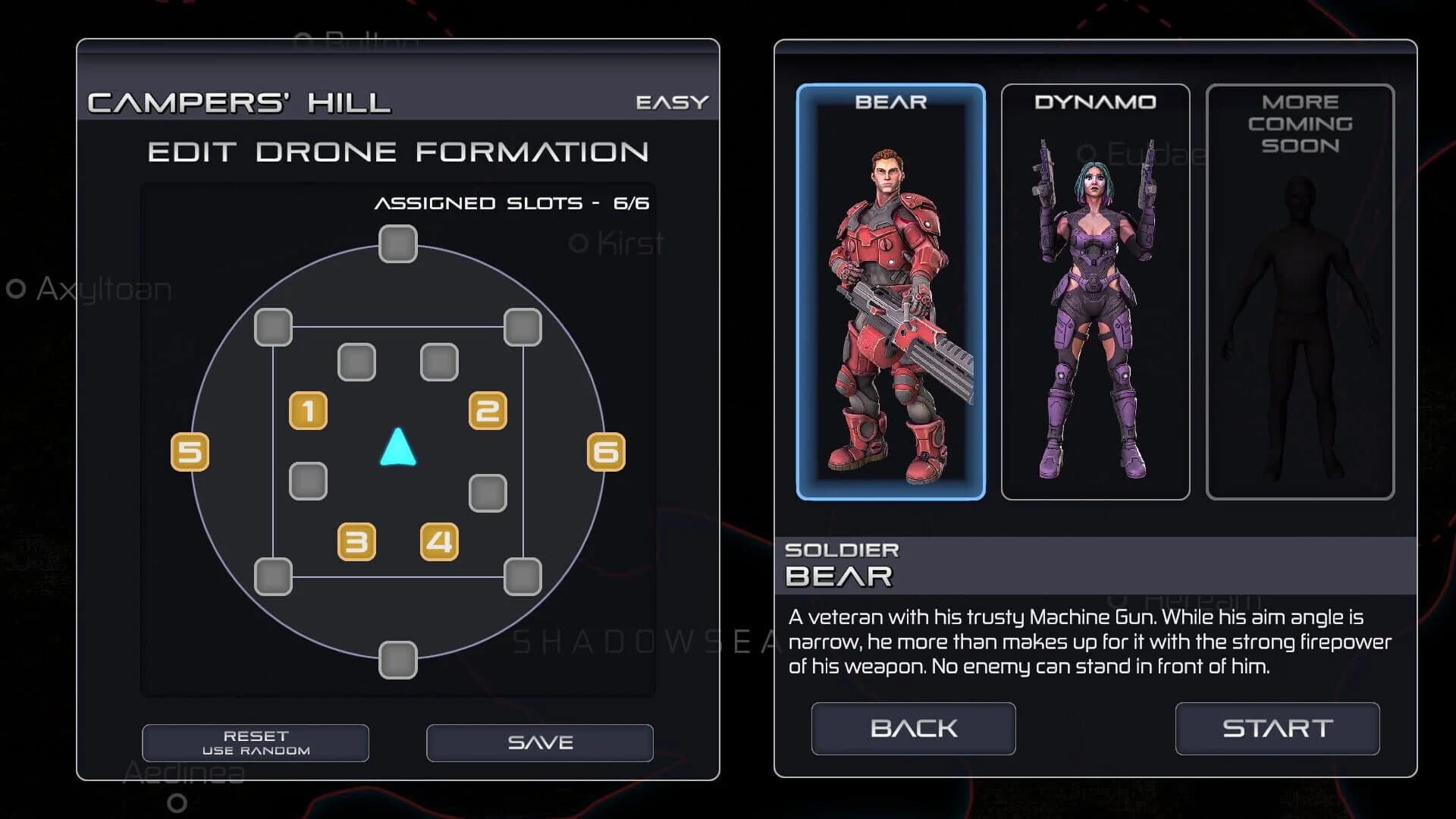This screenshot has width=1456, height=819.
Task: Click drone slot 3 below the player marker
Action: point(356,543)
